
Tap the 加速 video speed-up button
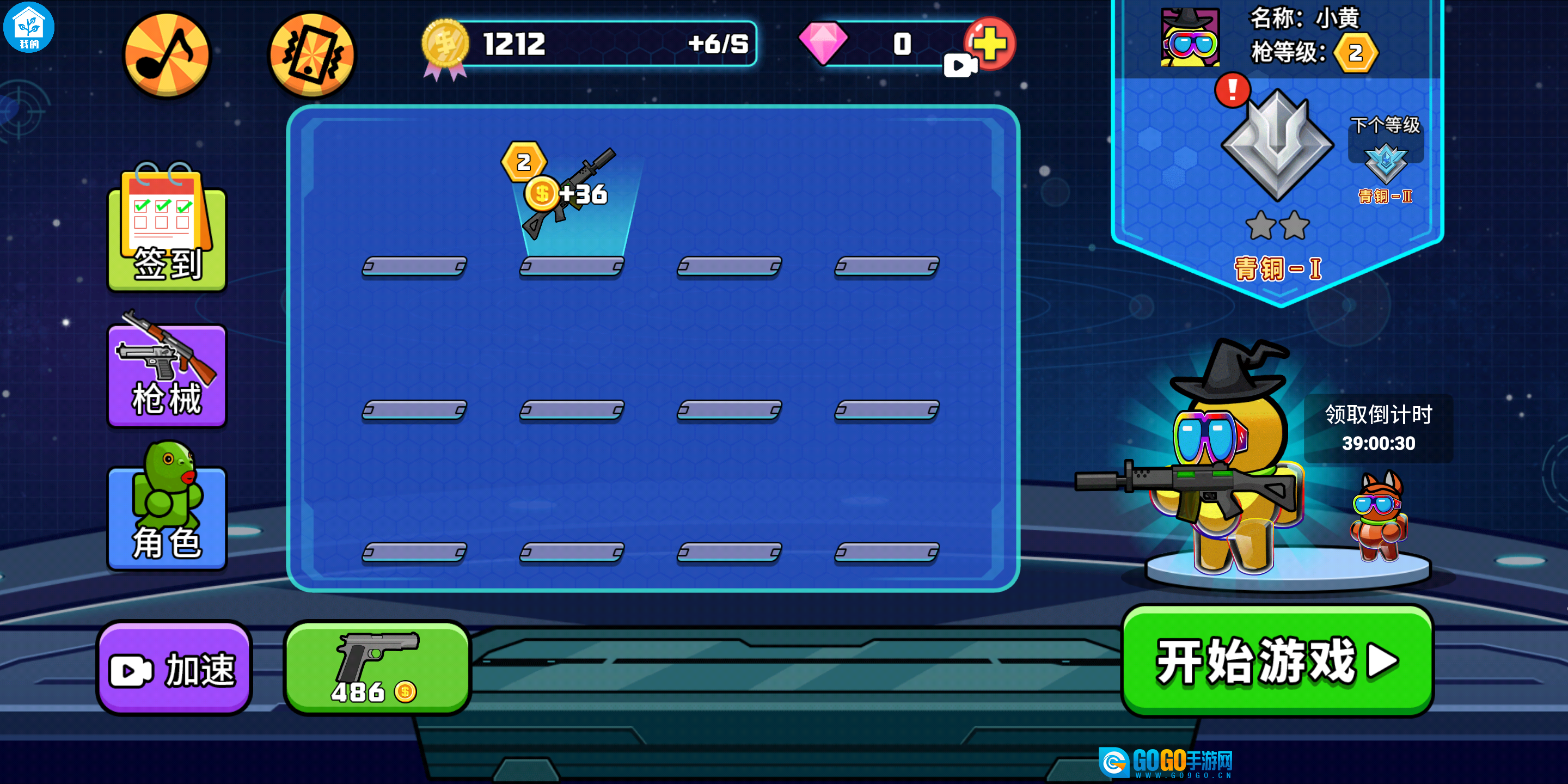pyautogui.click(x=174, y=667)
